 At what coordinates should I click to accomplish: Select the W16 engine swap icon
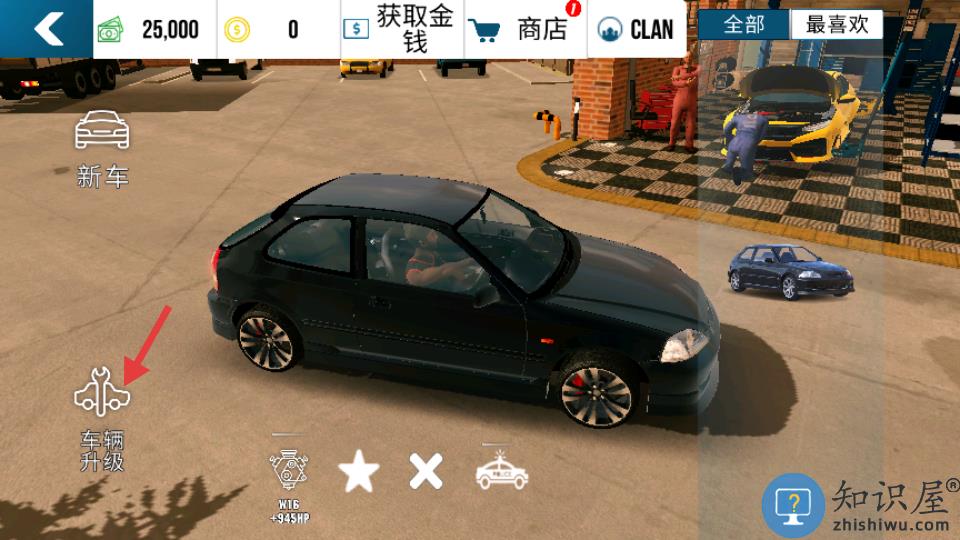coord(288,479)
